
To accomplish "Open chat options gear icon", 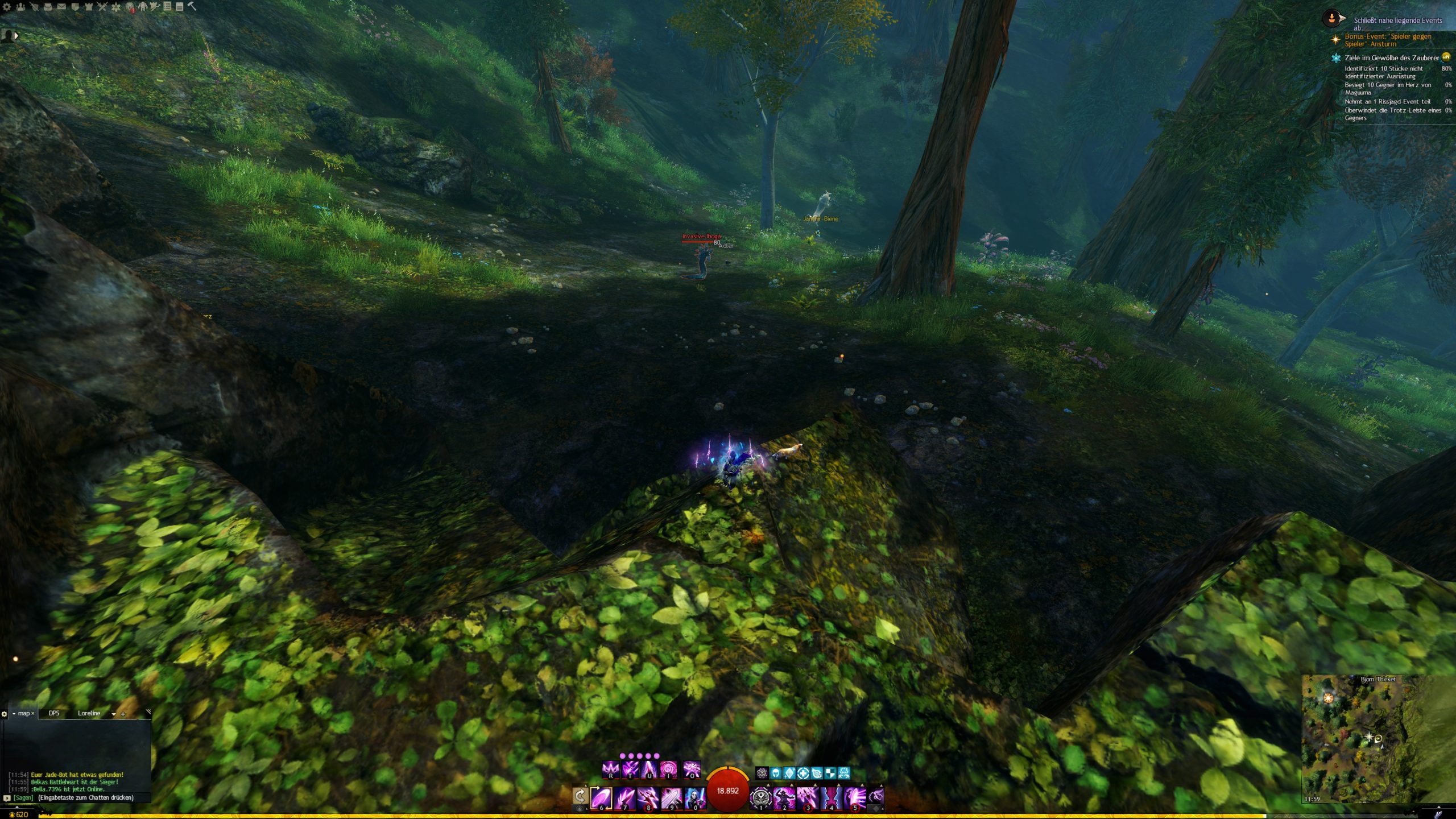I will 5,714.
